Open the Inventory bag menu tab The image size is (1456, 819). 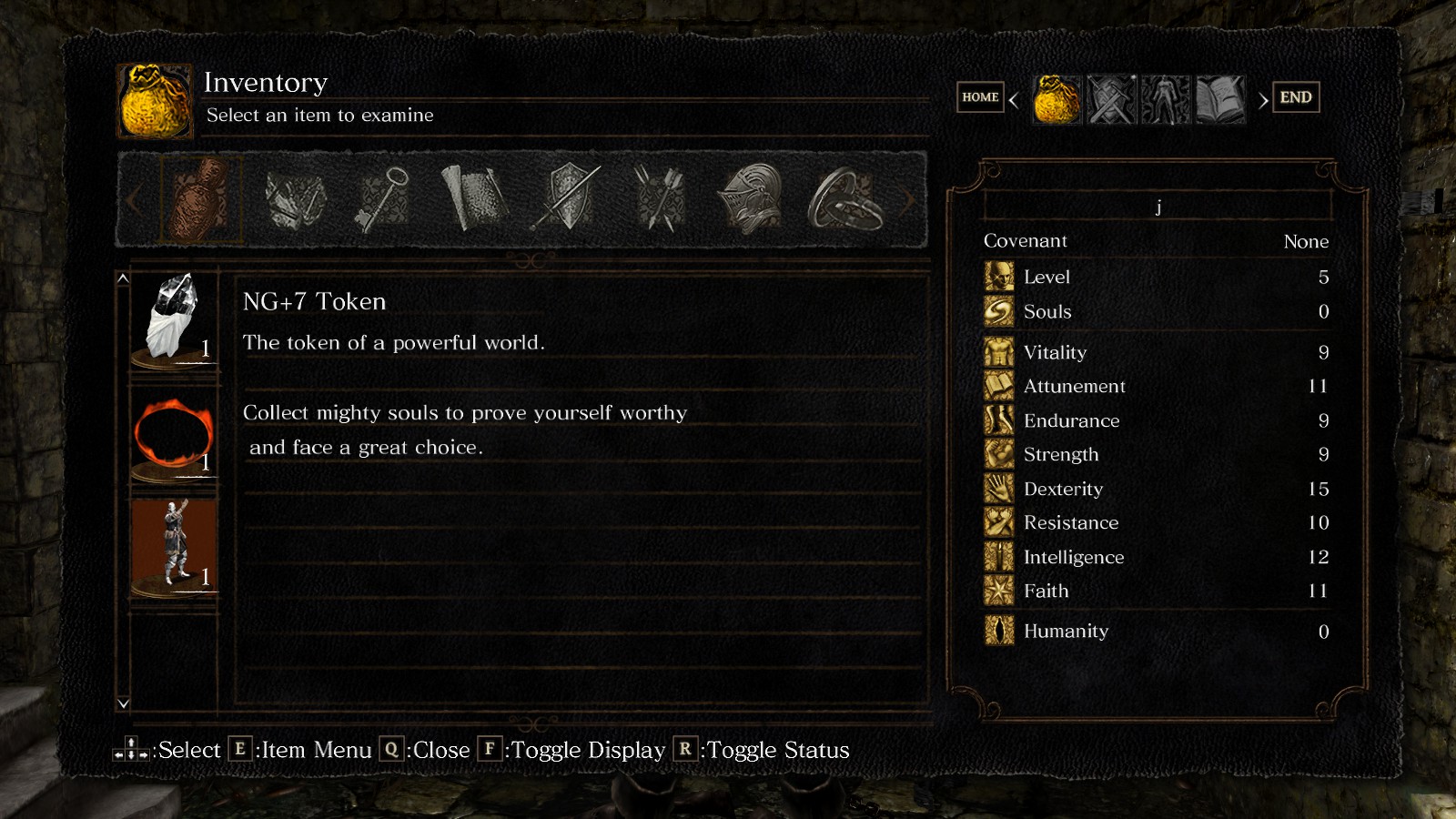click(x=1057, y=99)
